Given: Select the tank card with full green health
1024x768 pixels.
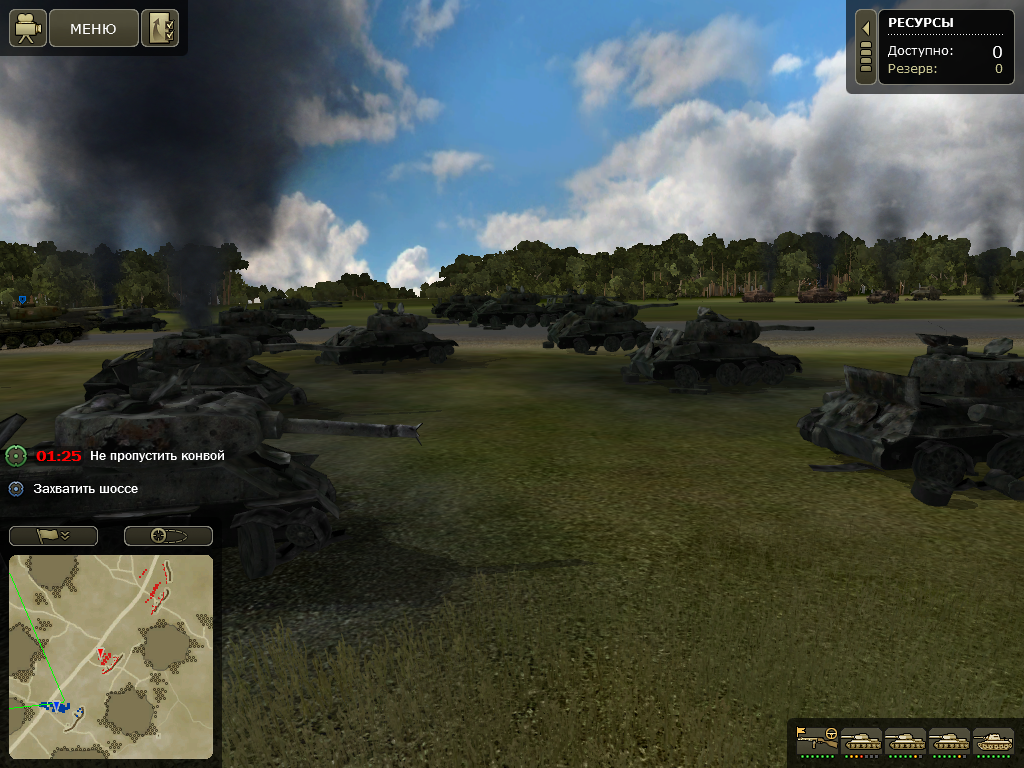Looking at the screenshot, I should pyautogui.click(x=993, y=741).
